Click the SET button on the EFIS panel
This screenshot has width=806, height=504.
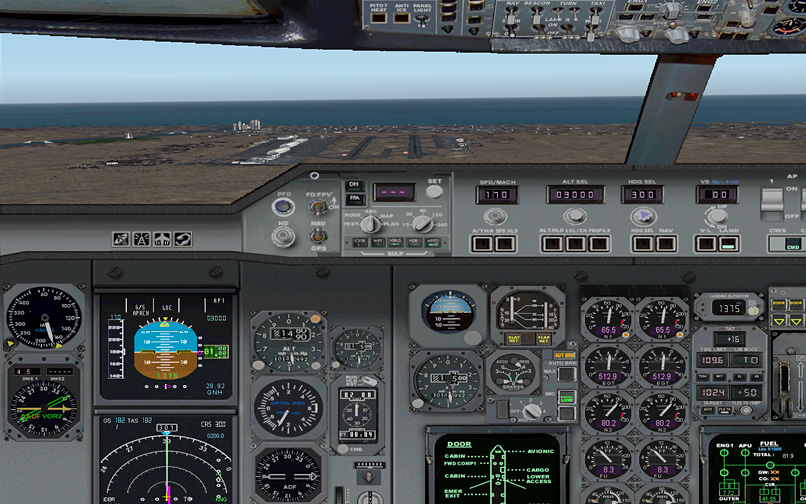click(x=434, y=191)
